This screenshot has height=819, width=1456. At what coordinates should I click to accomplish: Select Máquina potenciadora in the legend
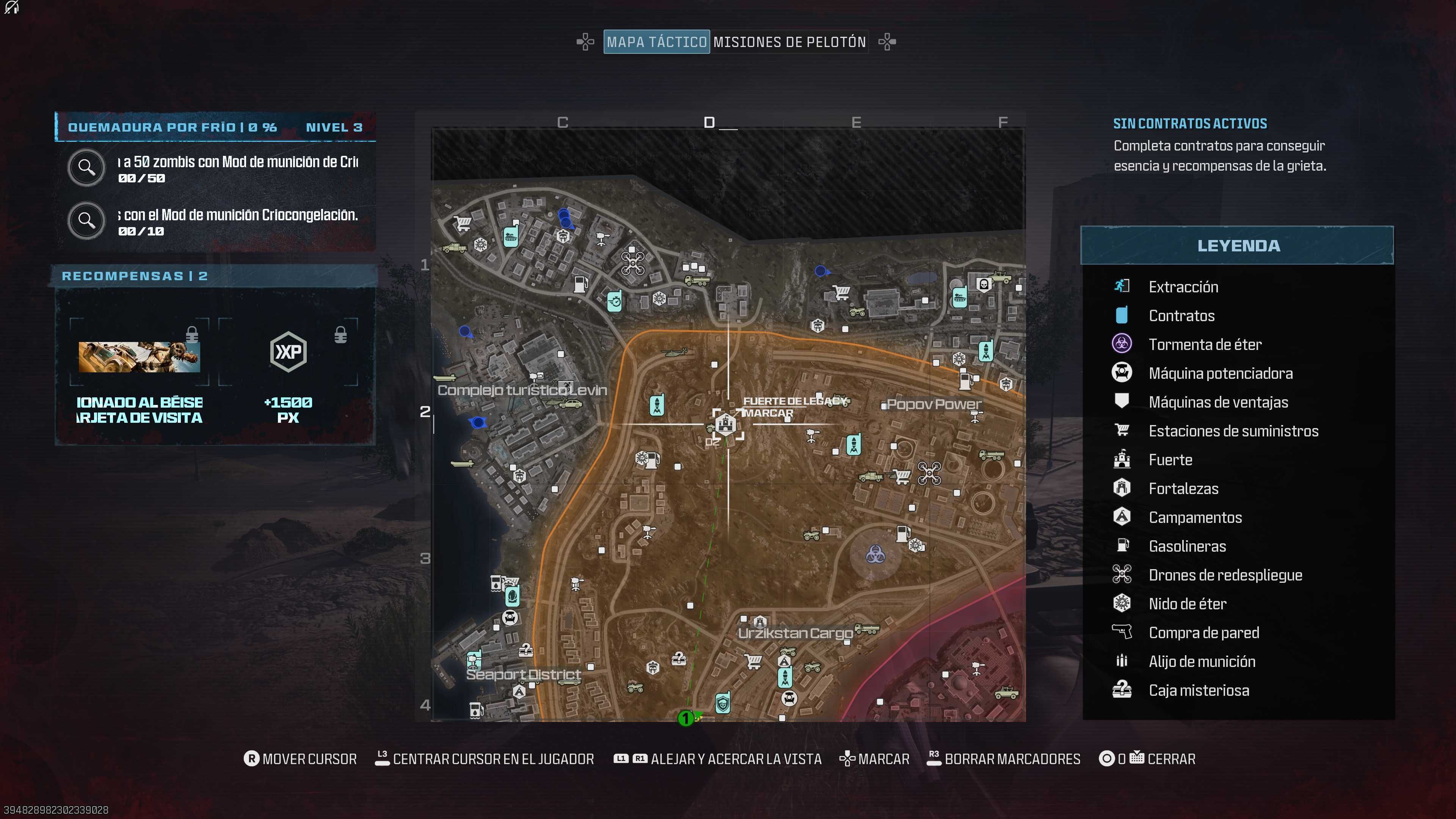point(1220,373)
